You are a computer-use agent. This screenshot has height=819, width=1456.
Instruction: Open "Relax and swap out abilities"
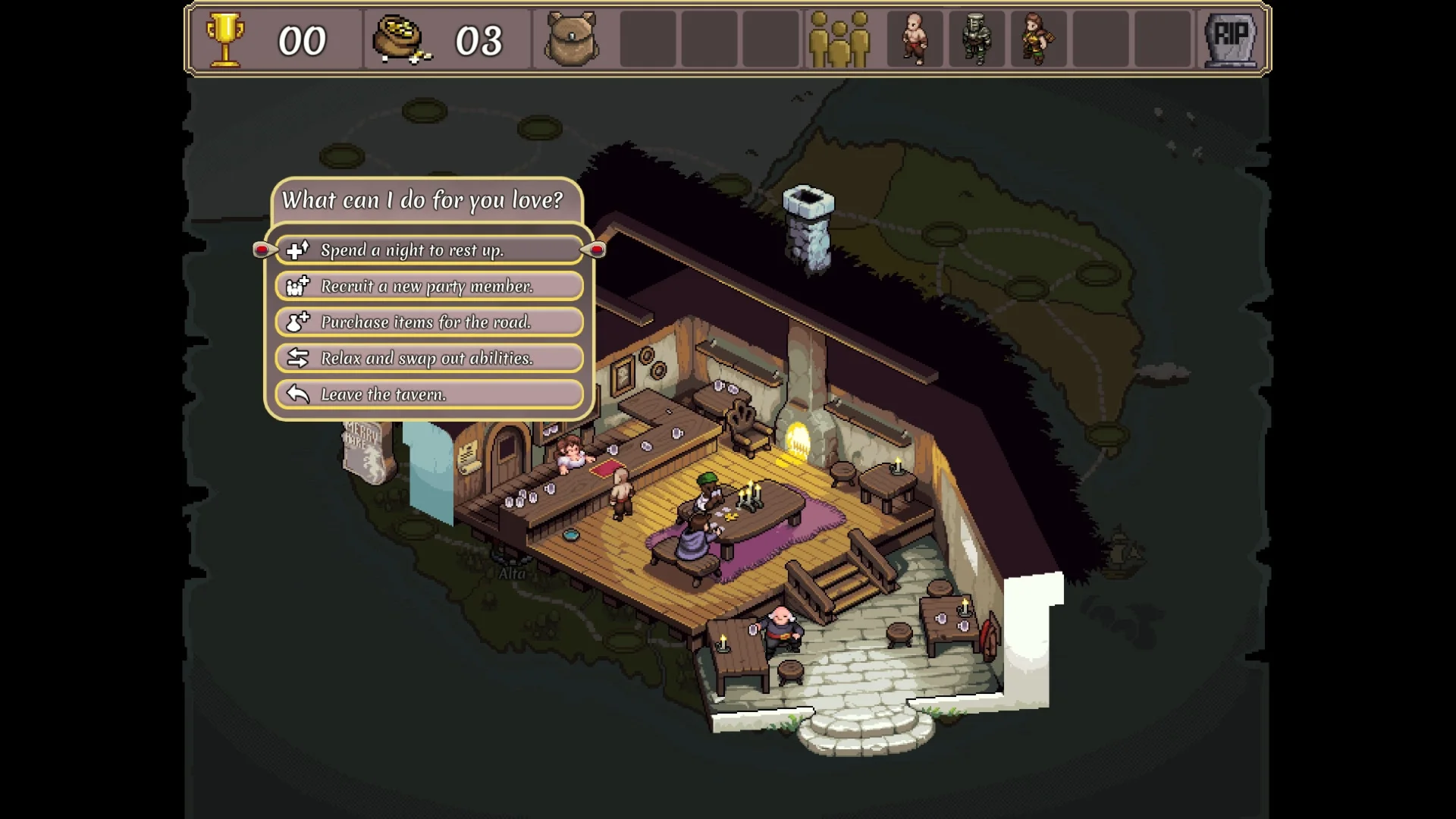click(x=429, y=358)
